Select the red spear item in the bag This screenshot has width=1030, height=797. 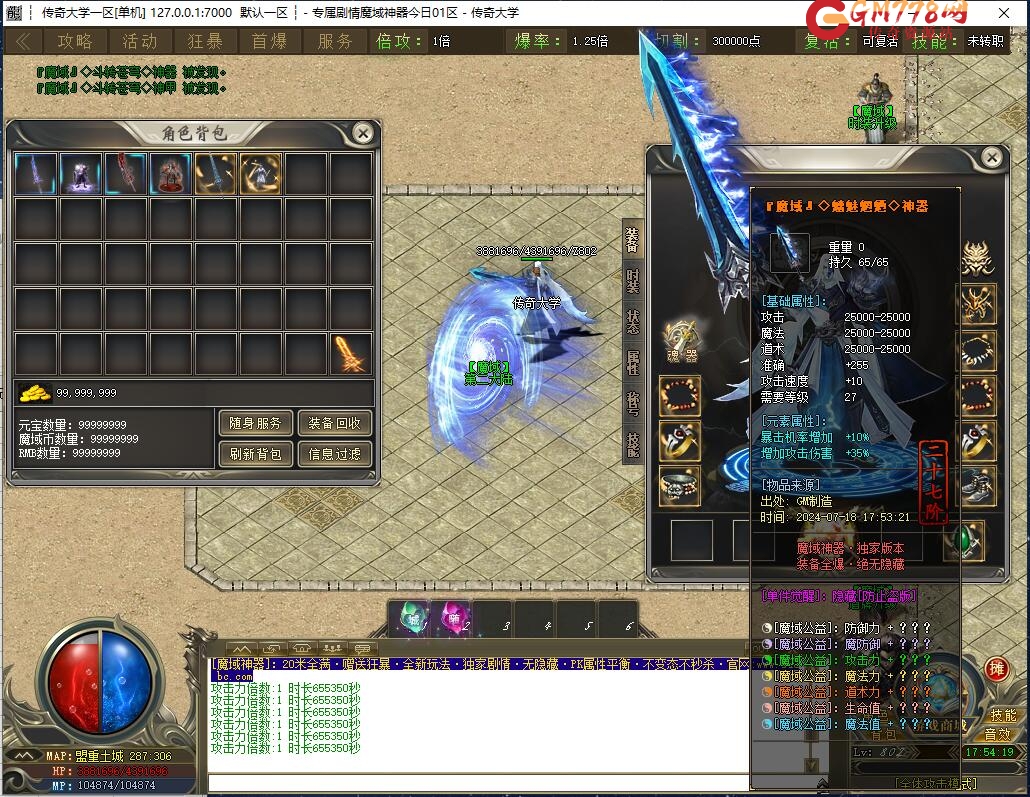[127, 173]
